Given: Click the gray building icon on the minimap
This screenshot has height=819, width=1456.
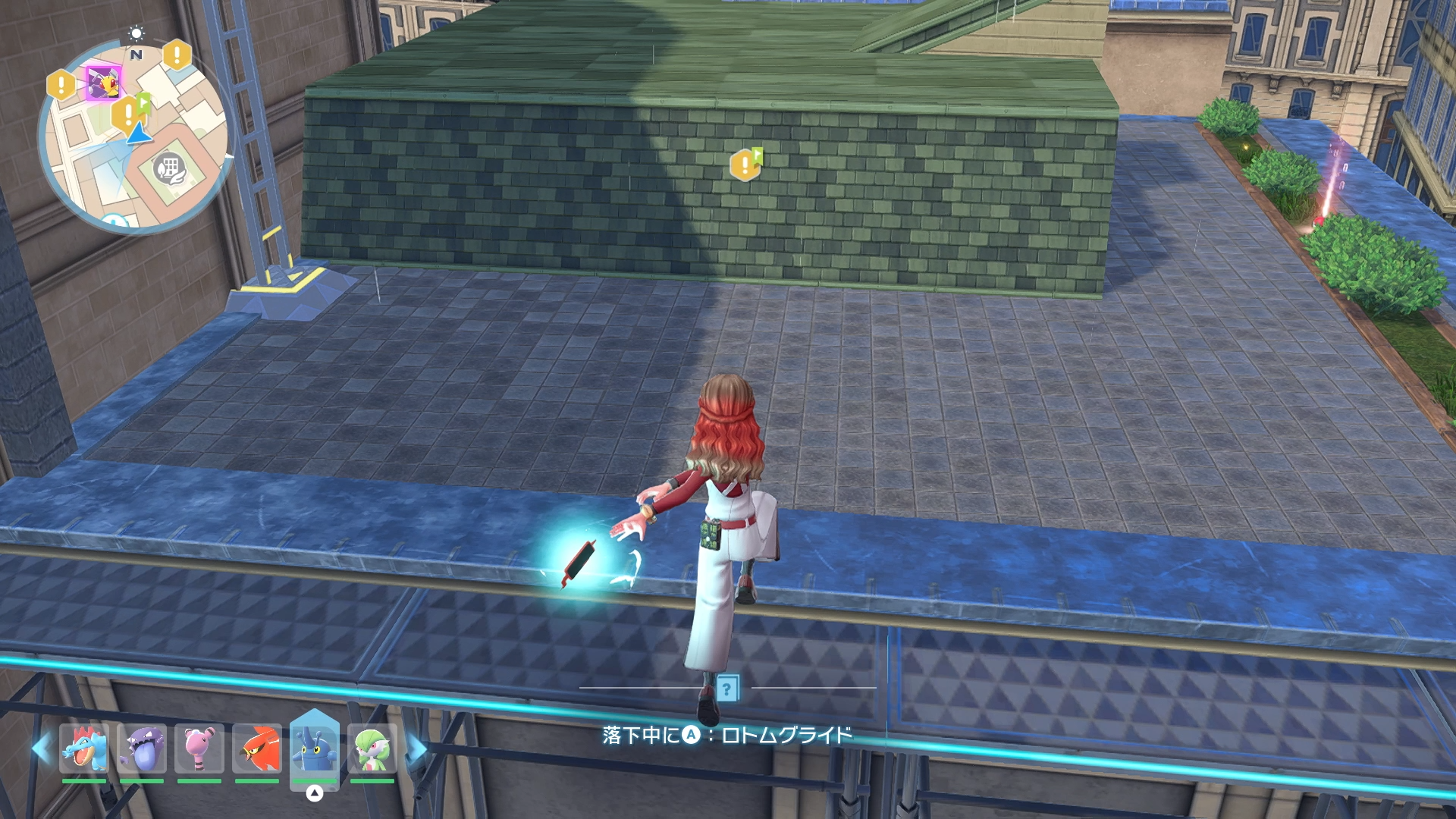Looking at the screenshot, I should click(169, 168).
